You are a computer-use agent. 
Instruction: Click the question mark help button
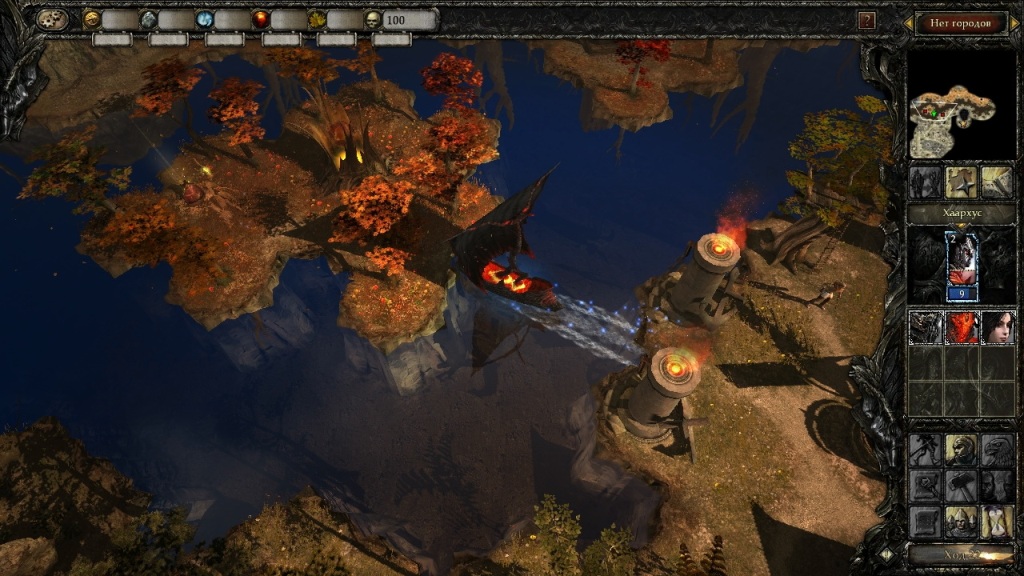tap(867, 20)
